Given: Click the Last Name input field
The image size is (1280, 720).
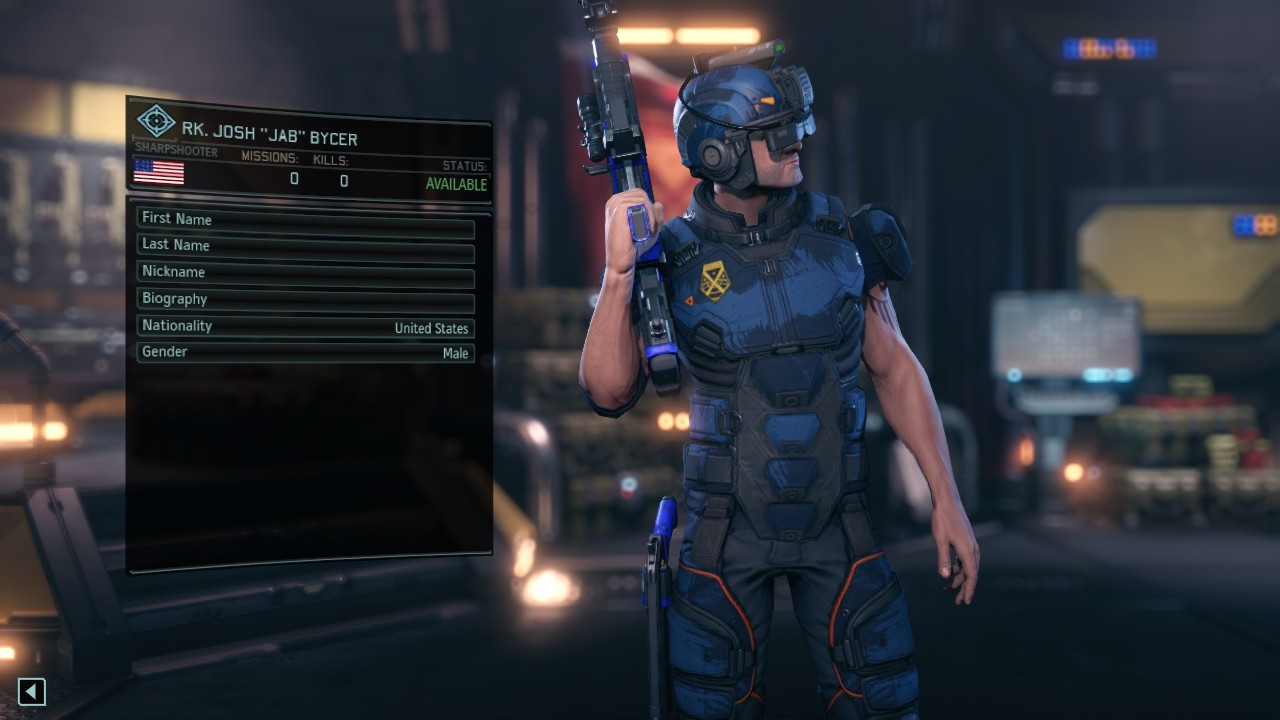Looking at the screenshot, I should 305,245.
